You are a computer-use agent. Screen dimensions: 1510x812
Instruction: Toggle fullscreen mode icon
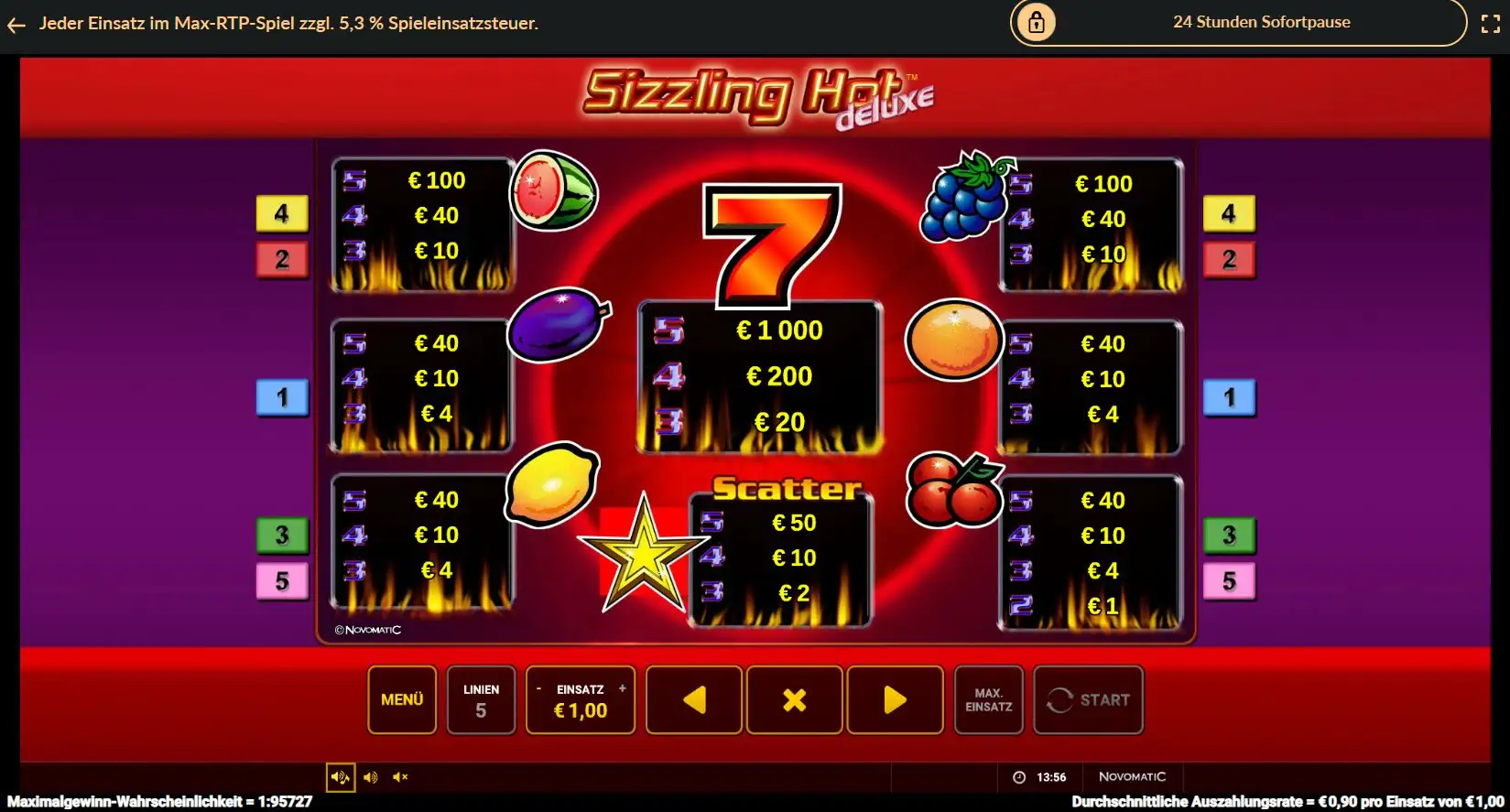(x=1490, y=24)
